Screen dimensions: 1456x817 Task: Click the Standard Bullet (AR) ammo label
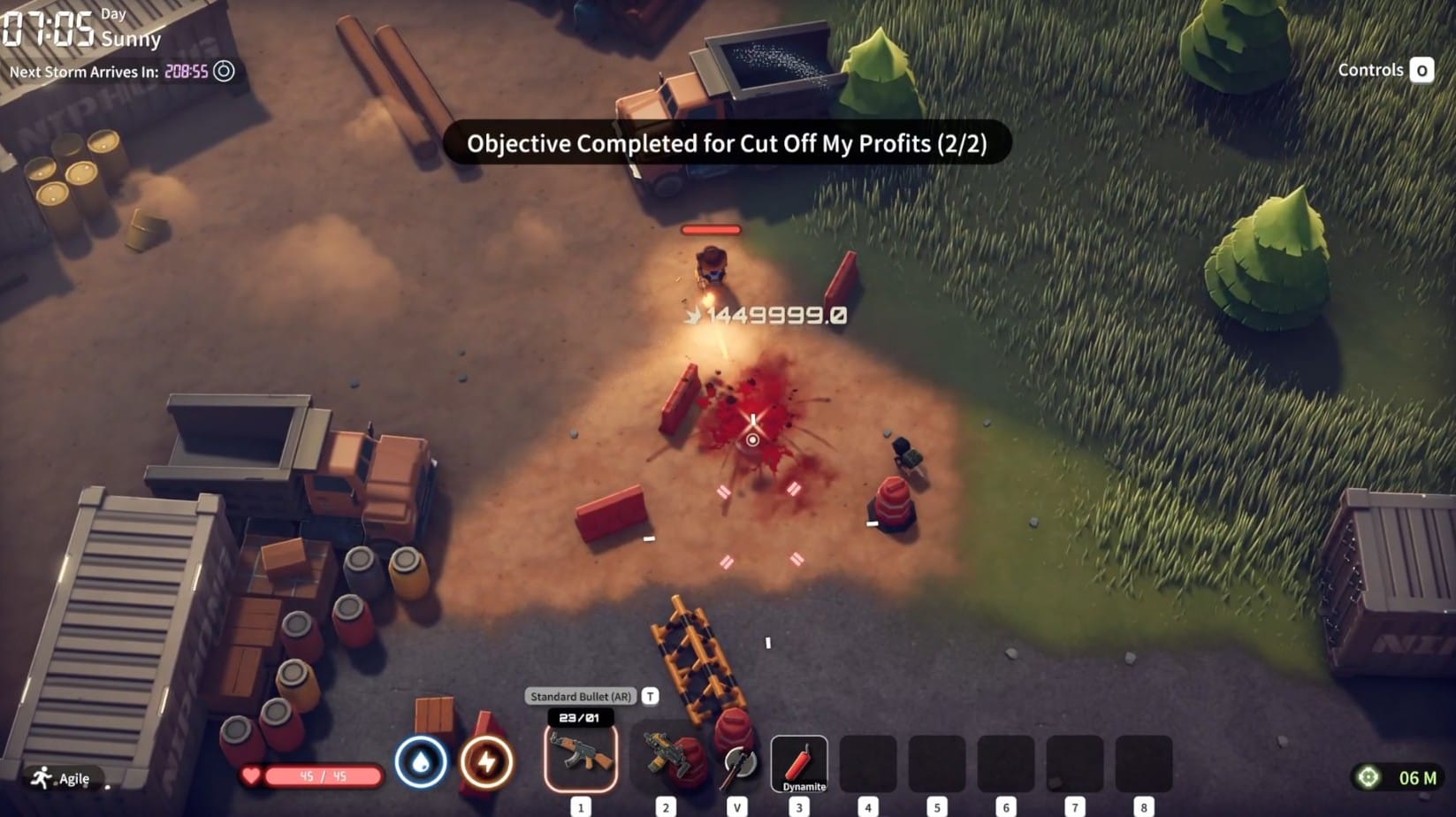(581, 697)
